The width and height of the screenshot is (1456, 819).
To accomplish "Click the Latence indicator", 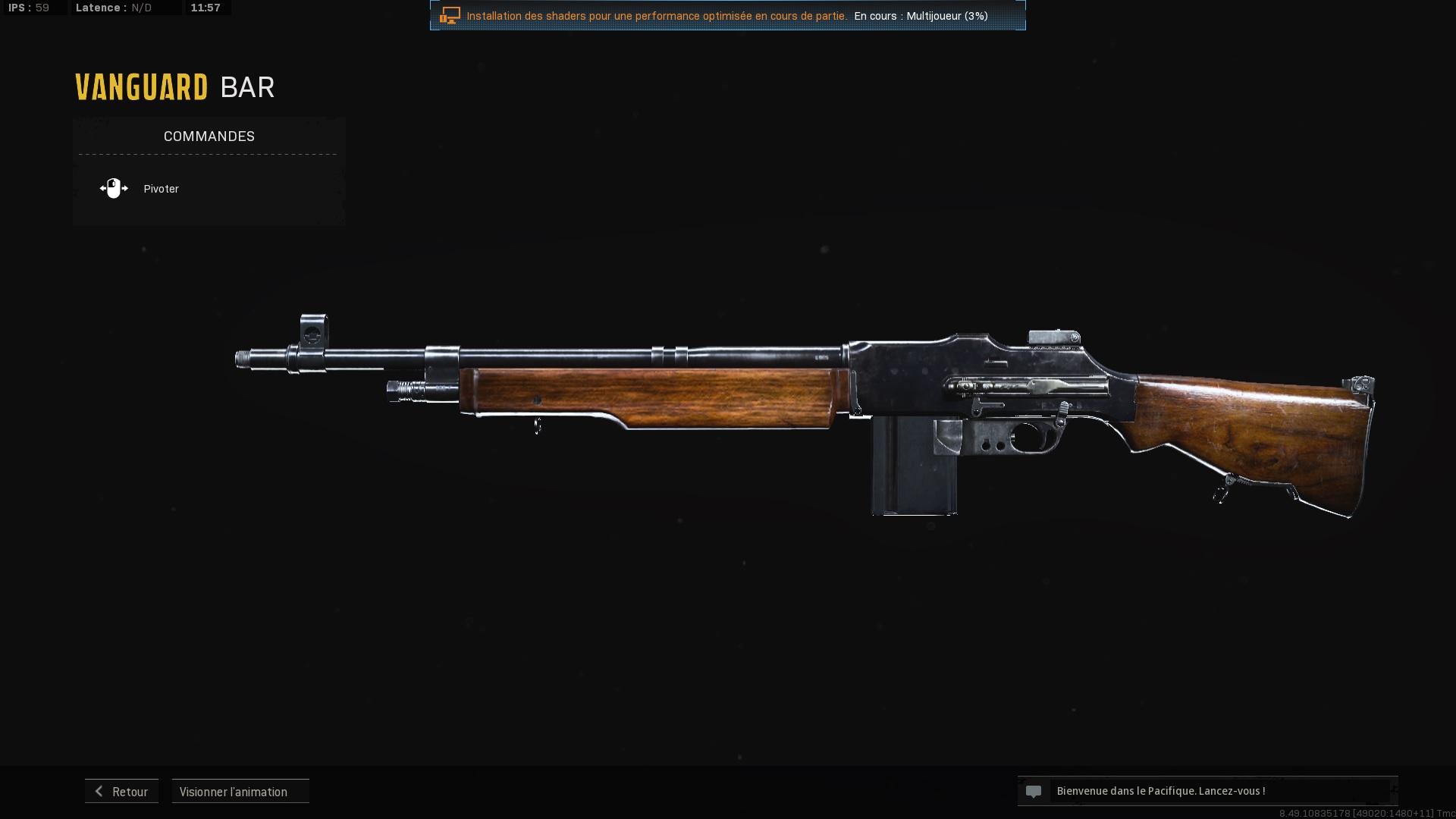I will pyautogui.click(x=112, y=8).
